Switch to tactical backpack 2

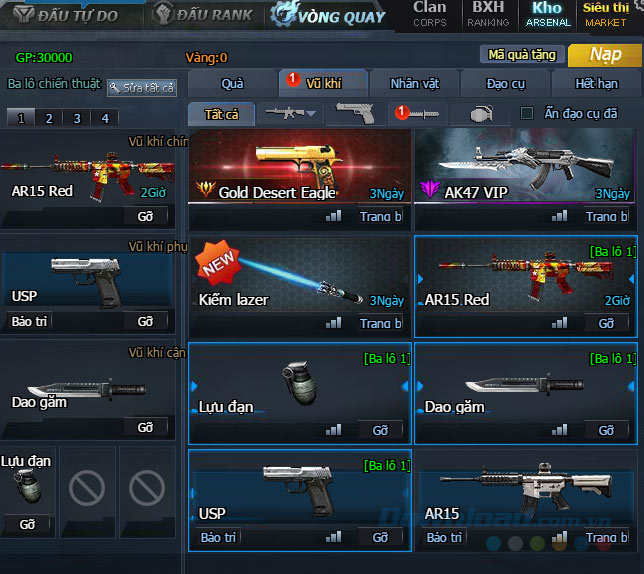[48, 118]
